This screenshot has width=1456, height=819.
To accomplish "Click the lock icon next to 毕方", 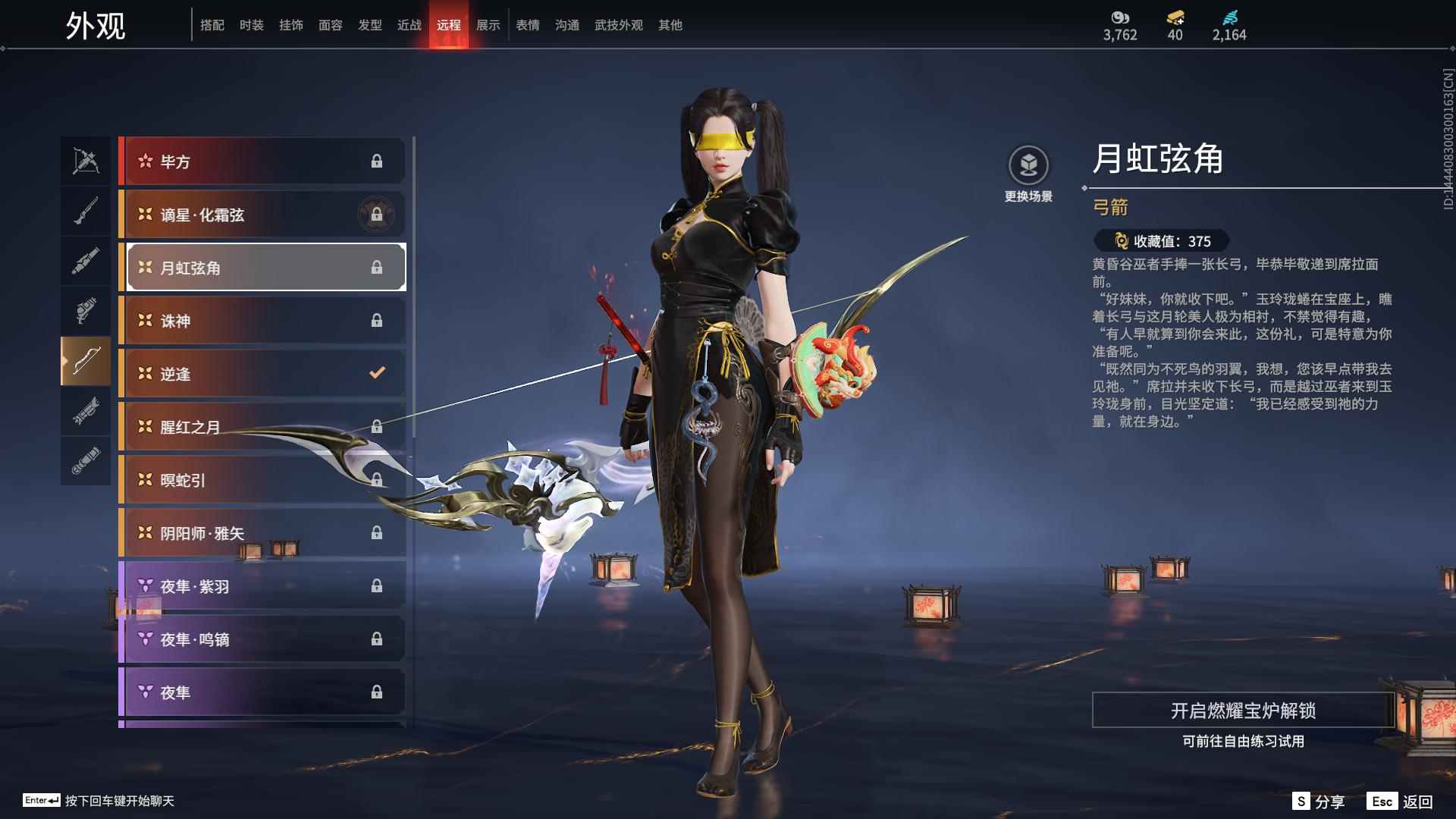I will 378,161.
